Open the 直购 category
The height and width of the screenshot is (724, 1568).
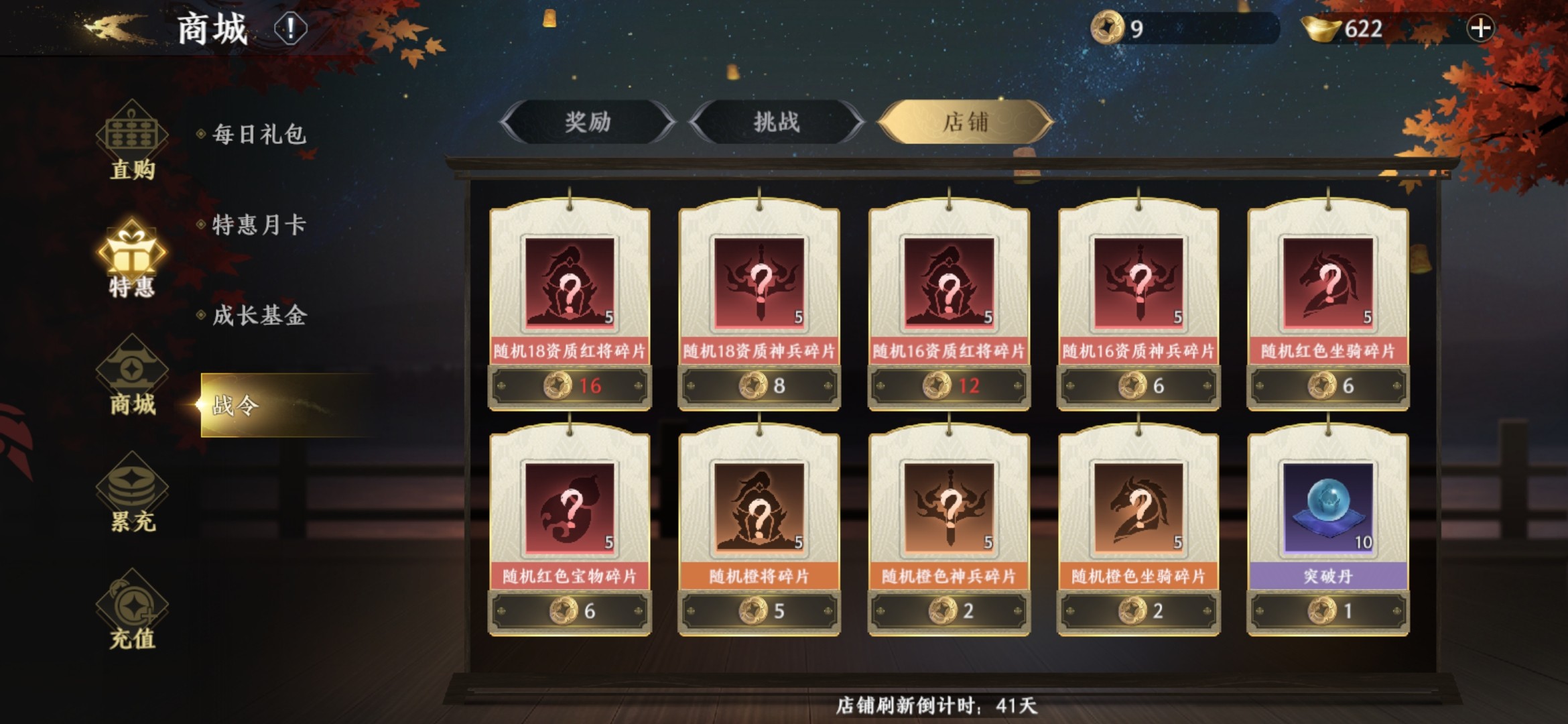pos(132,142)
